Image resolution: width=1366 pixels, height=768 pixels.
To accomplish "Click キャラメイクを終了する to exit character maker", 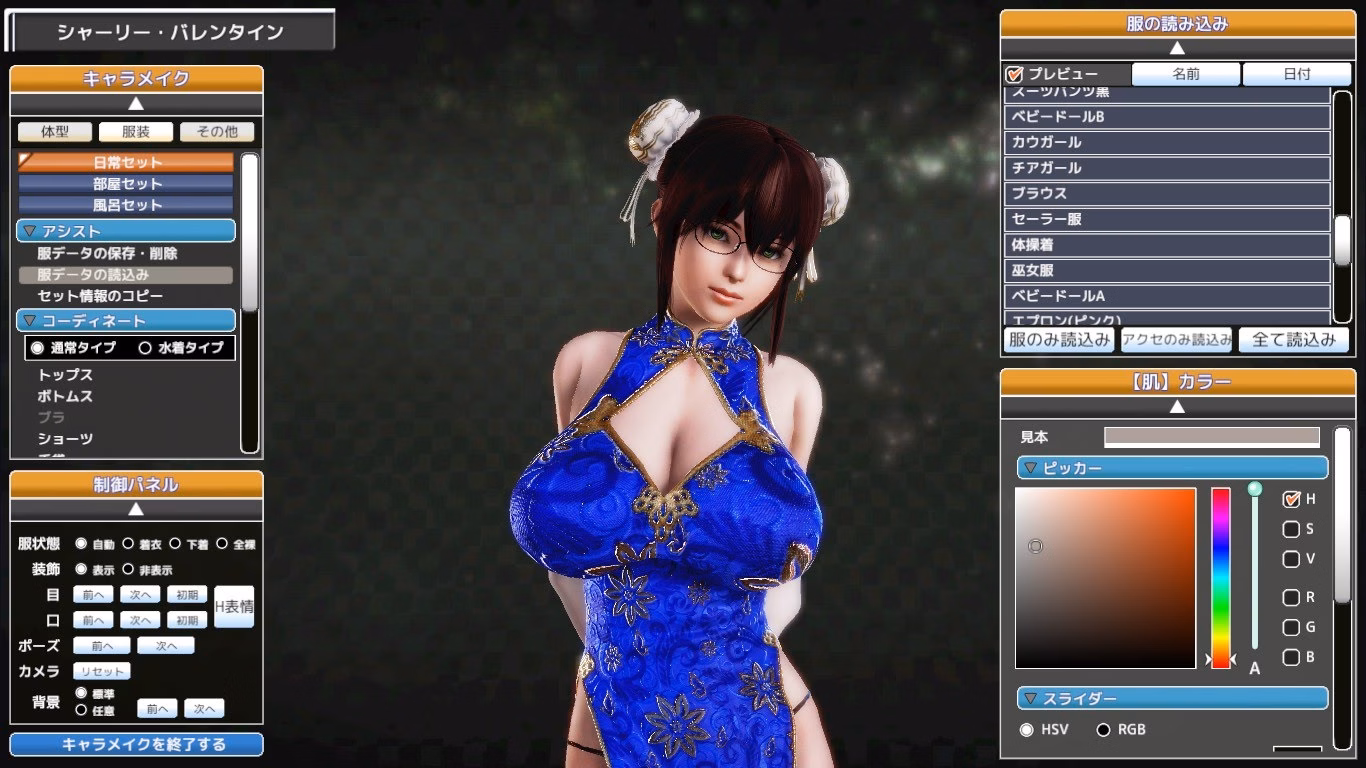I will pos(136,744).
